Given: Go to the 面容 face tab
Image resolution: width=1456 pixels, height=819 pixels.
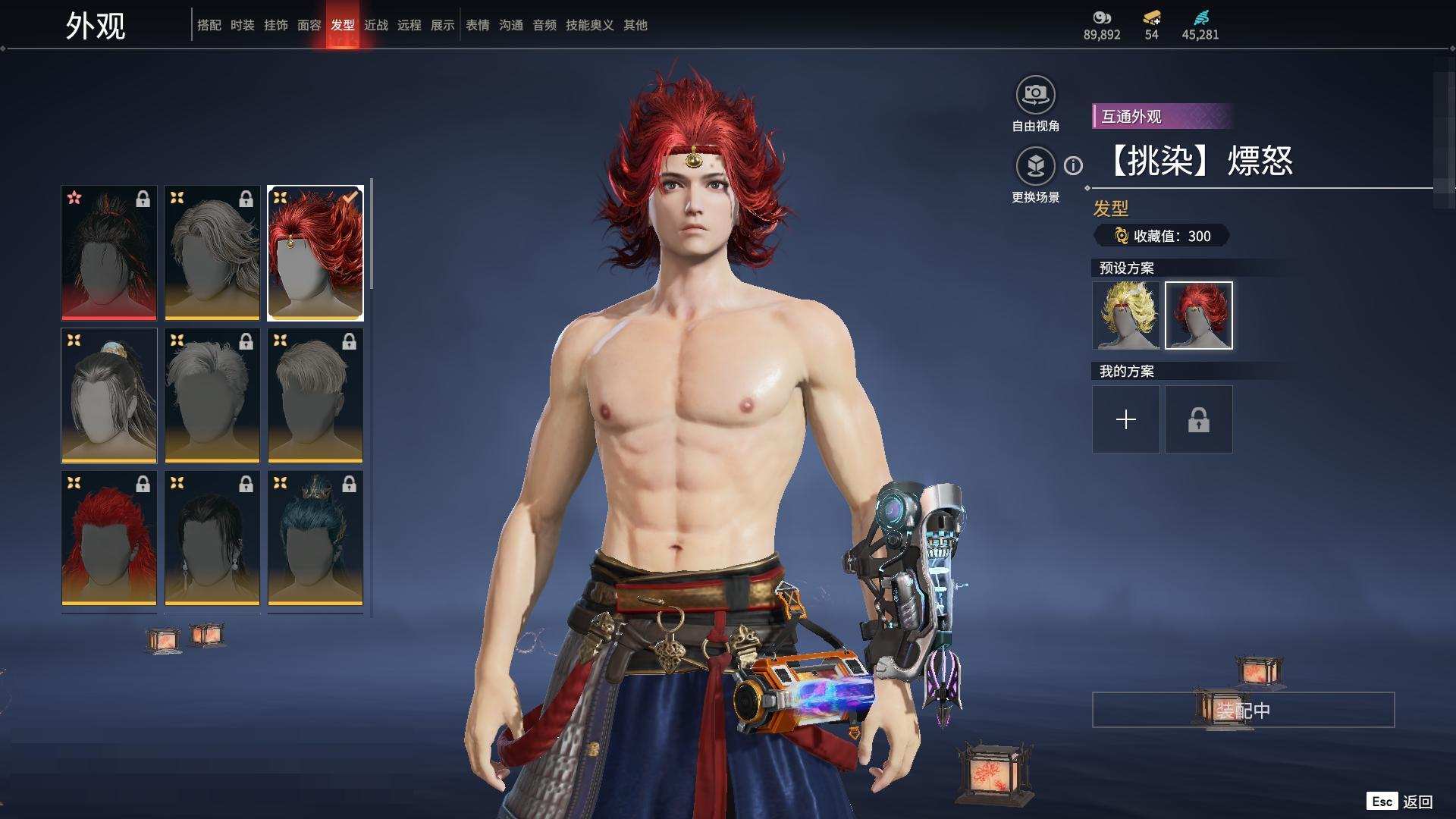Looking at the screenshot, I should [309, 25].
